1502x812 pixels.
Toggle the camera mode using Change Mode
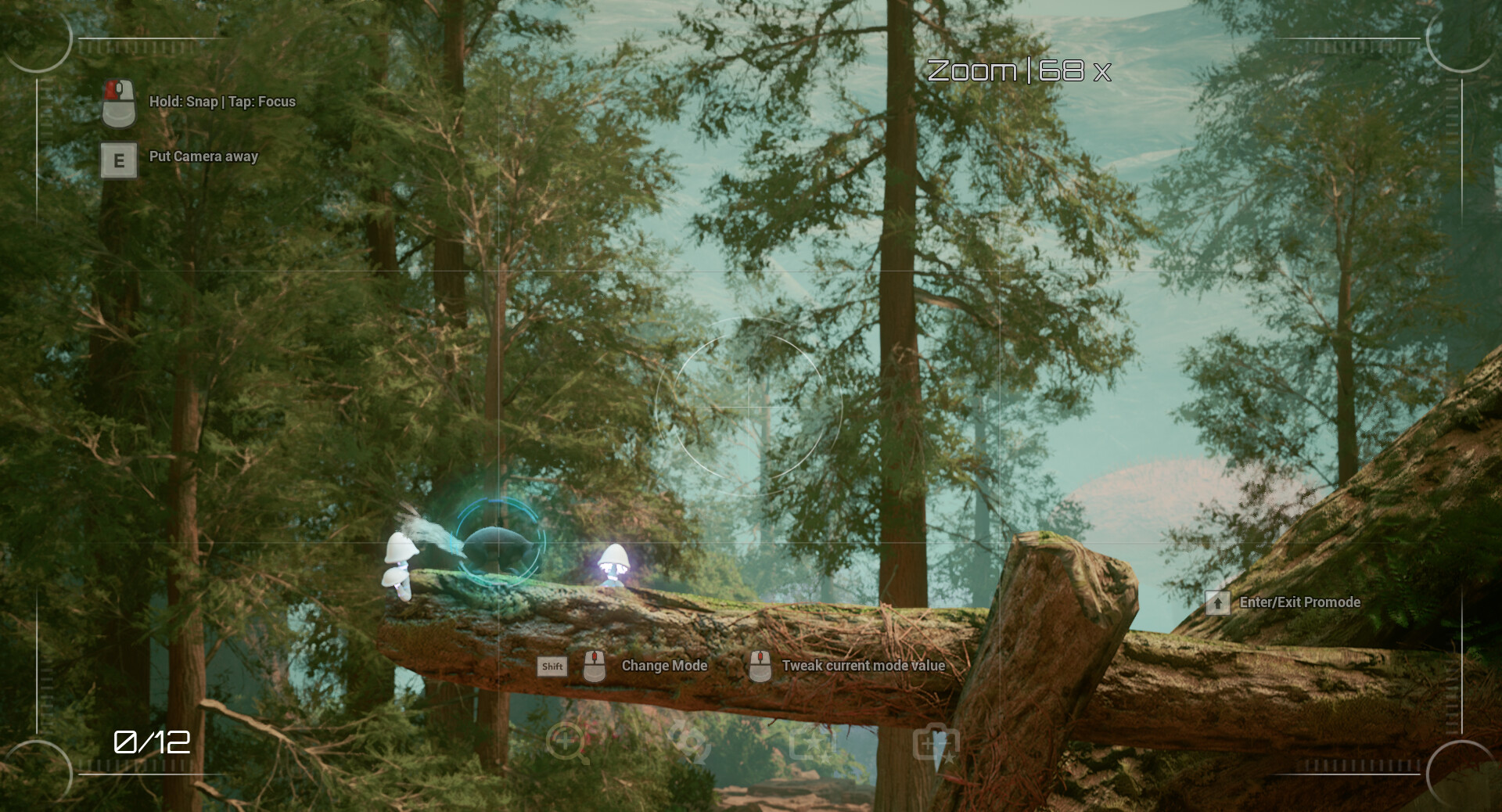click(x=663, y=666)
